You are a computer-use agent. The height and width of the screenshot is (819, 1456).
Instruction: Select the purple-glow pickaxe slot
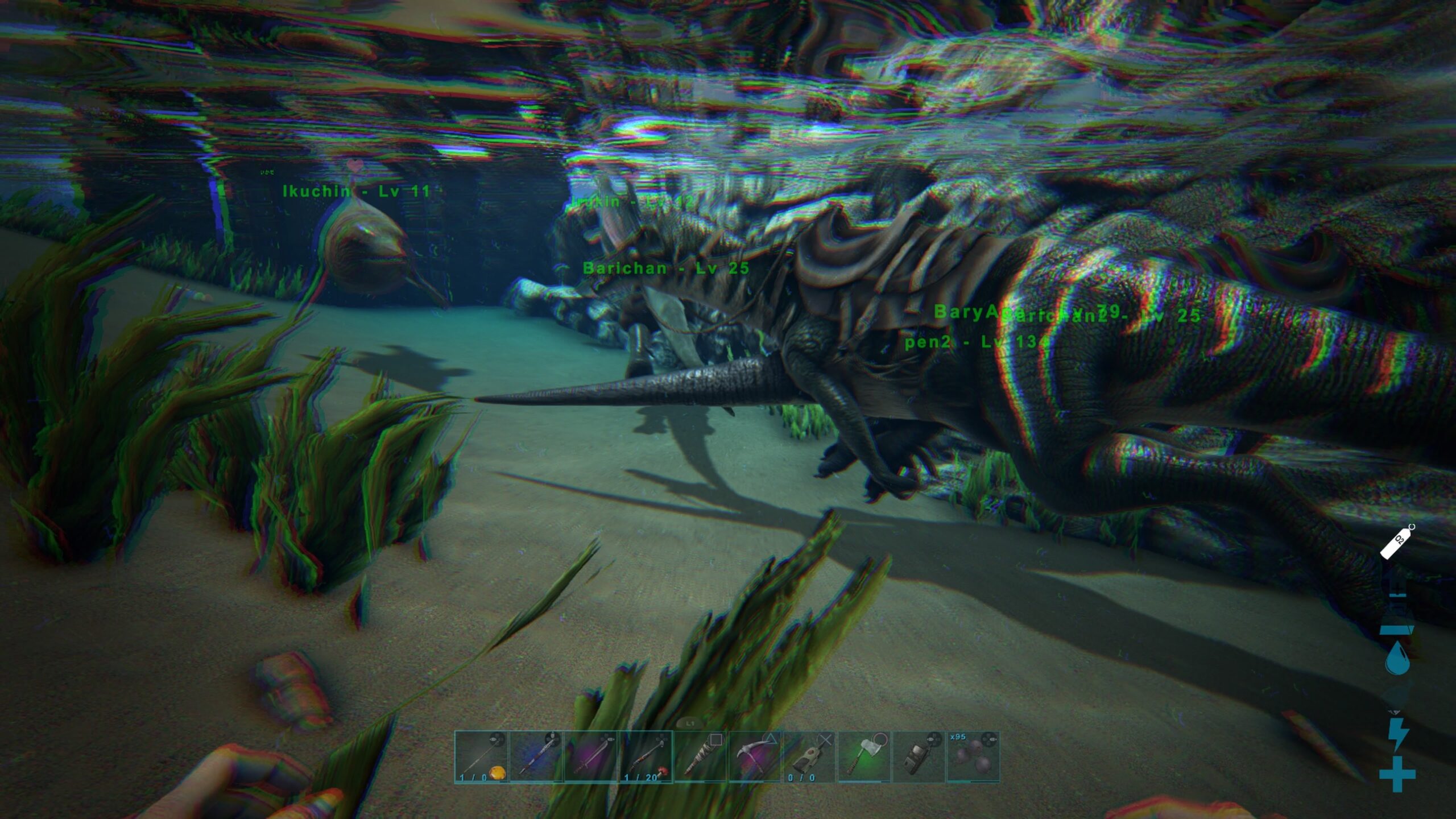tap(755, 757)
